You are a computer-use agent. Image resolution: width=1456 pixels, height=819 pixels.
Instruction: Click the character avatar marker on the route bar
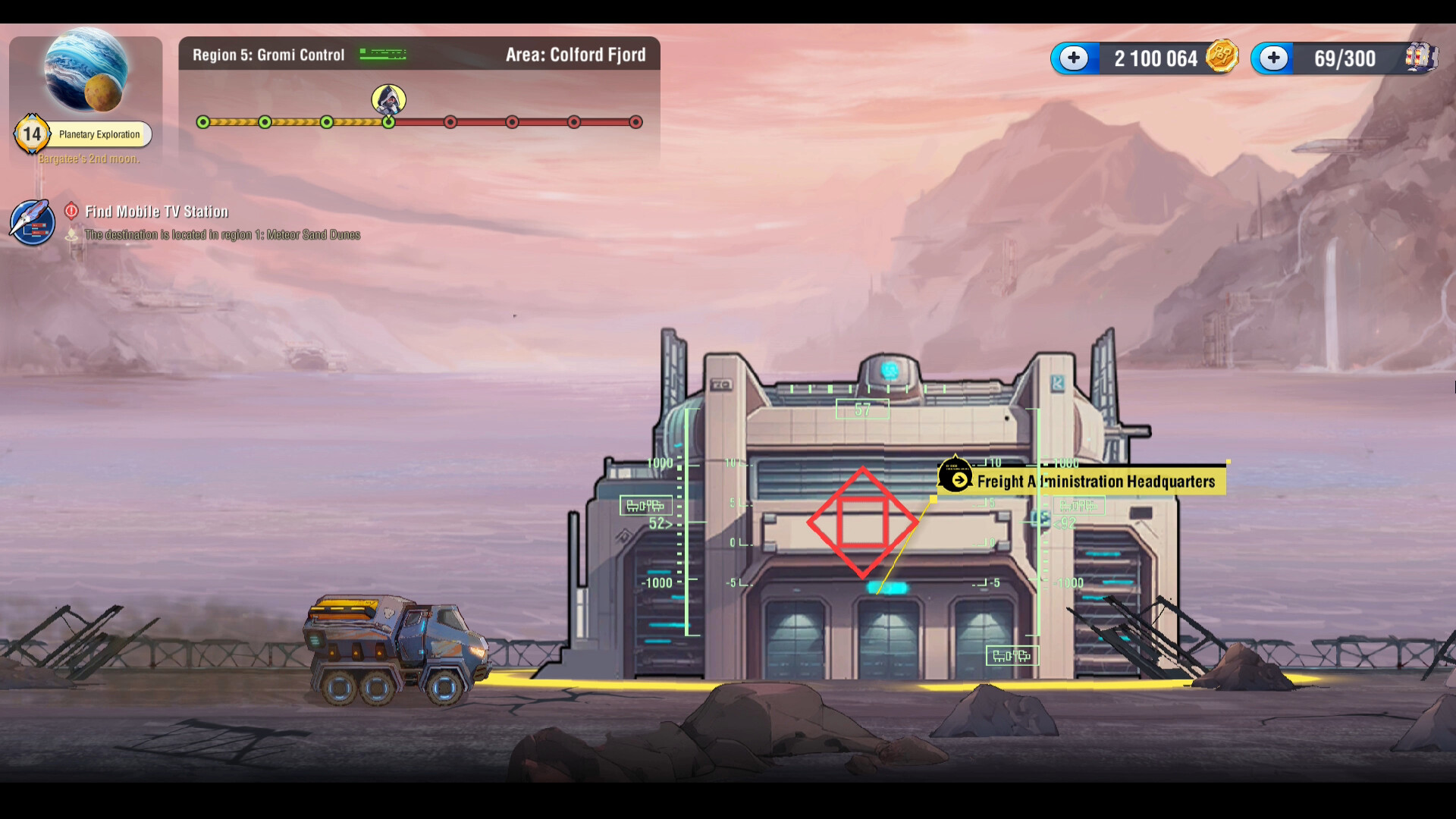click(x=389, y=101)
